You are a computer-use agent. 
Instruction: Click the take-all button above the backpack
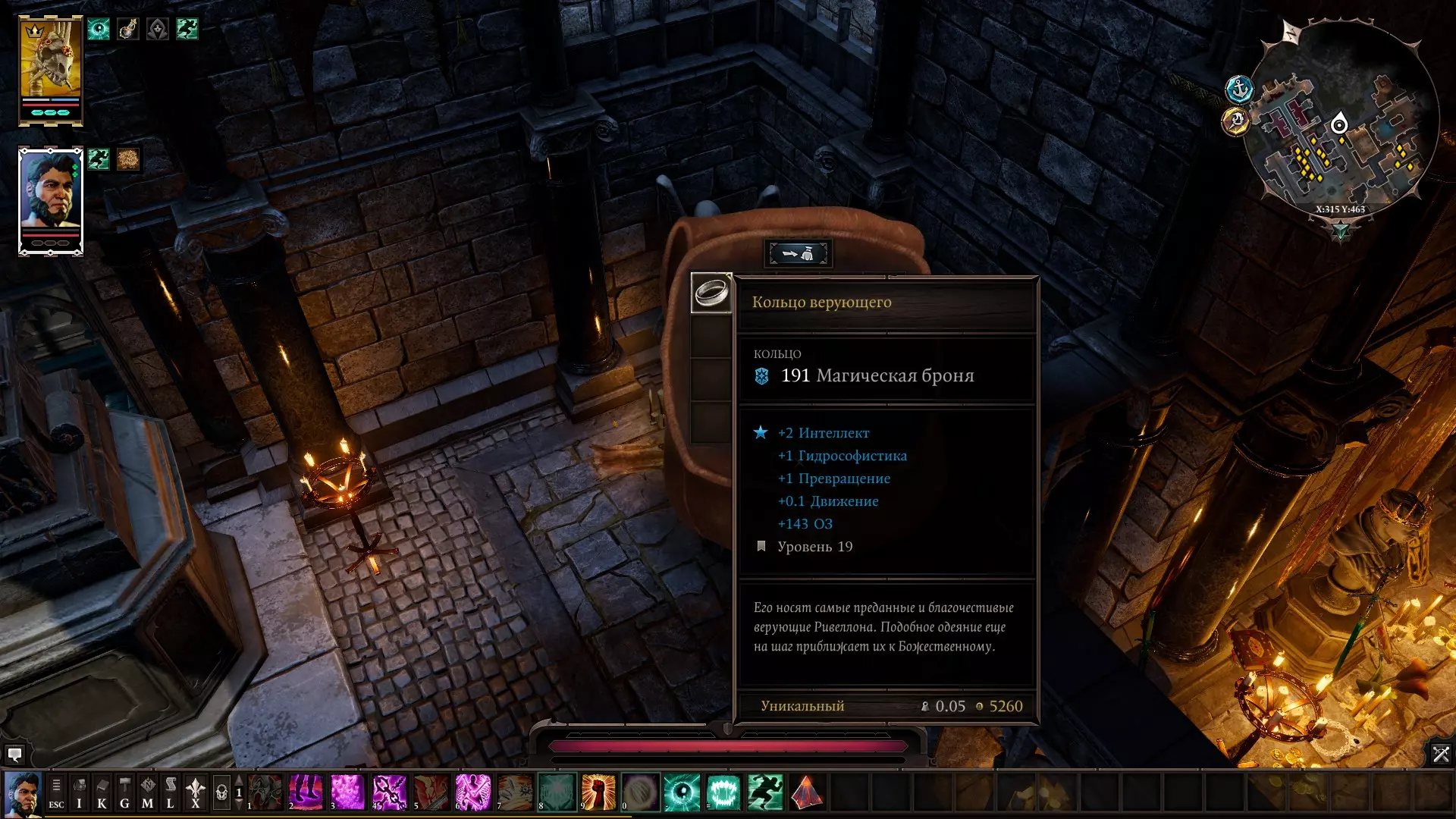pos(799,253)
